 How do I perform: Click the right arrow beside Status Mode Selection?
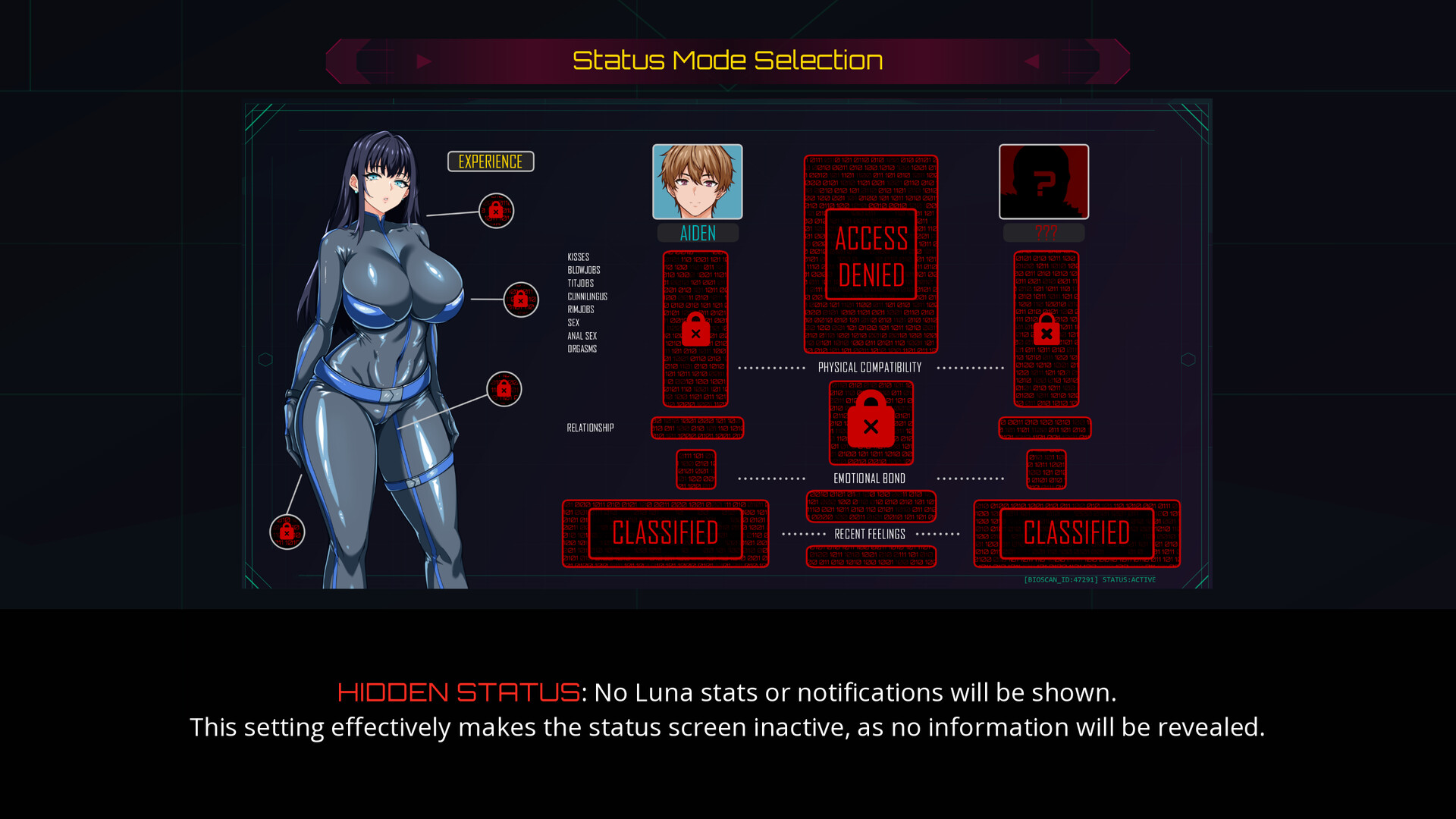coord(1033,61)
